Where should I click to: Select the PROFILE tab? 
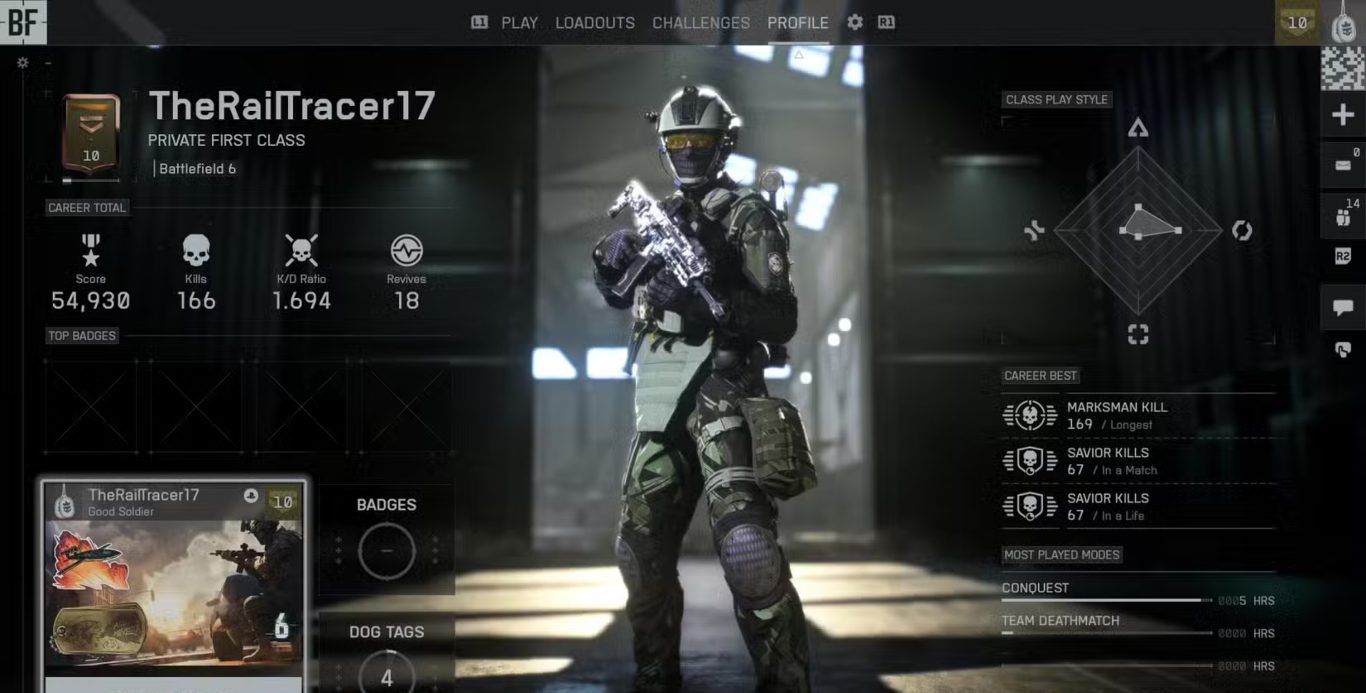(x=798, y=22)
